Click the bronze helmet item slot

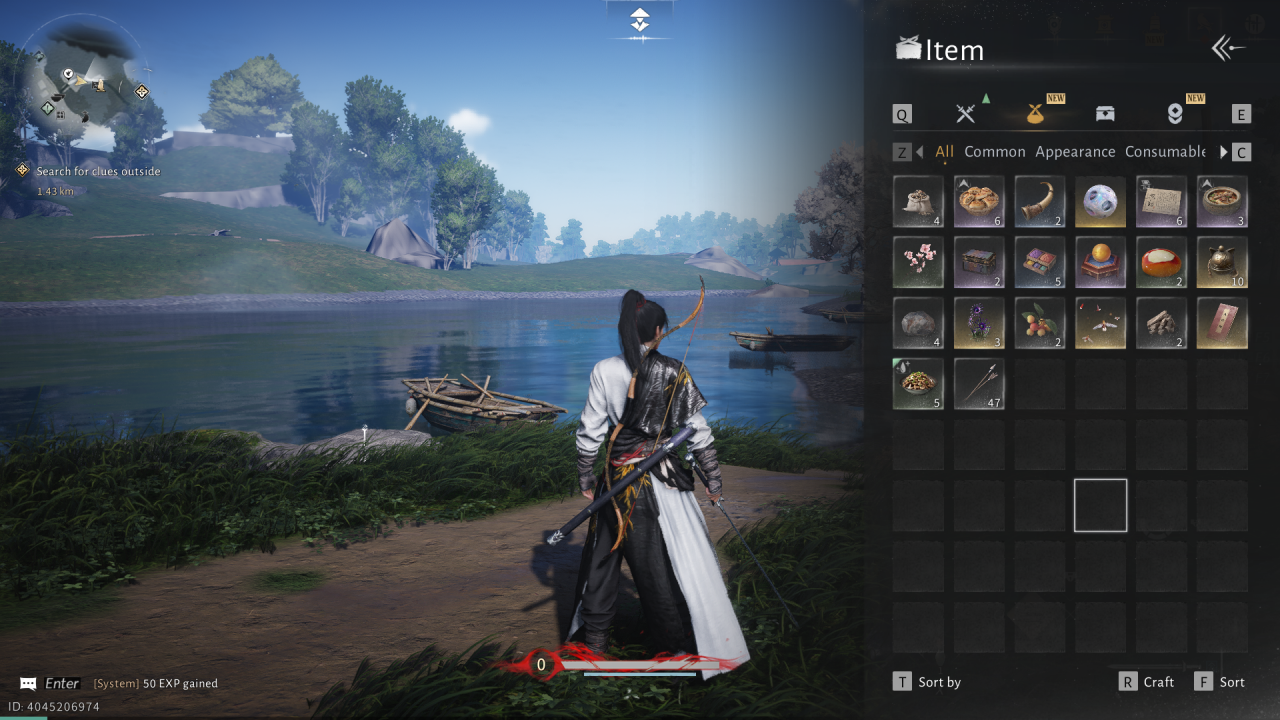1222,263
